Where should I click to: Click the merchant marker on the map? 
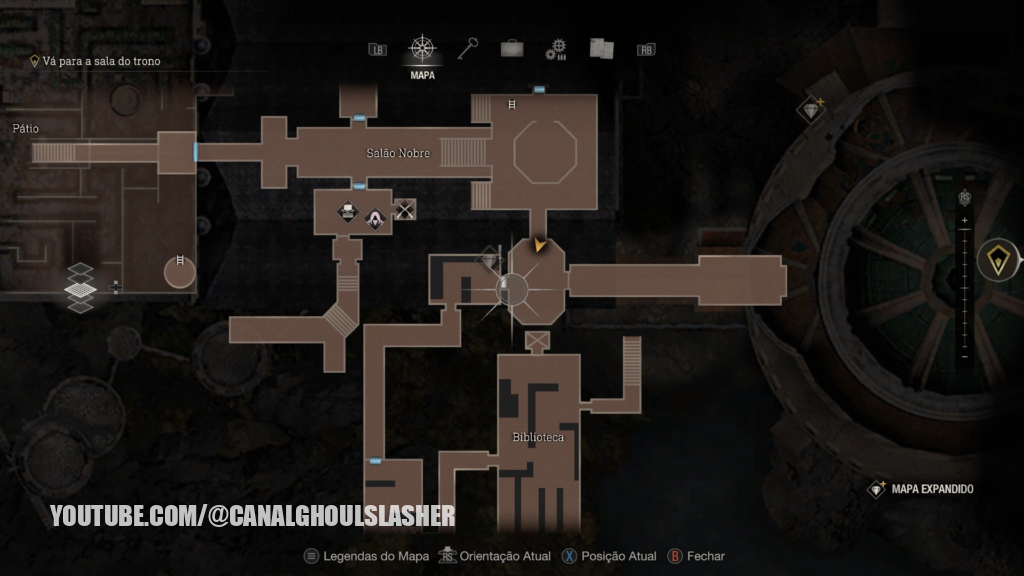tap(375, 217)
